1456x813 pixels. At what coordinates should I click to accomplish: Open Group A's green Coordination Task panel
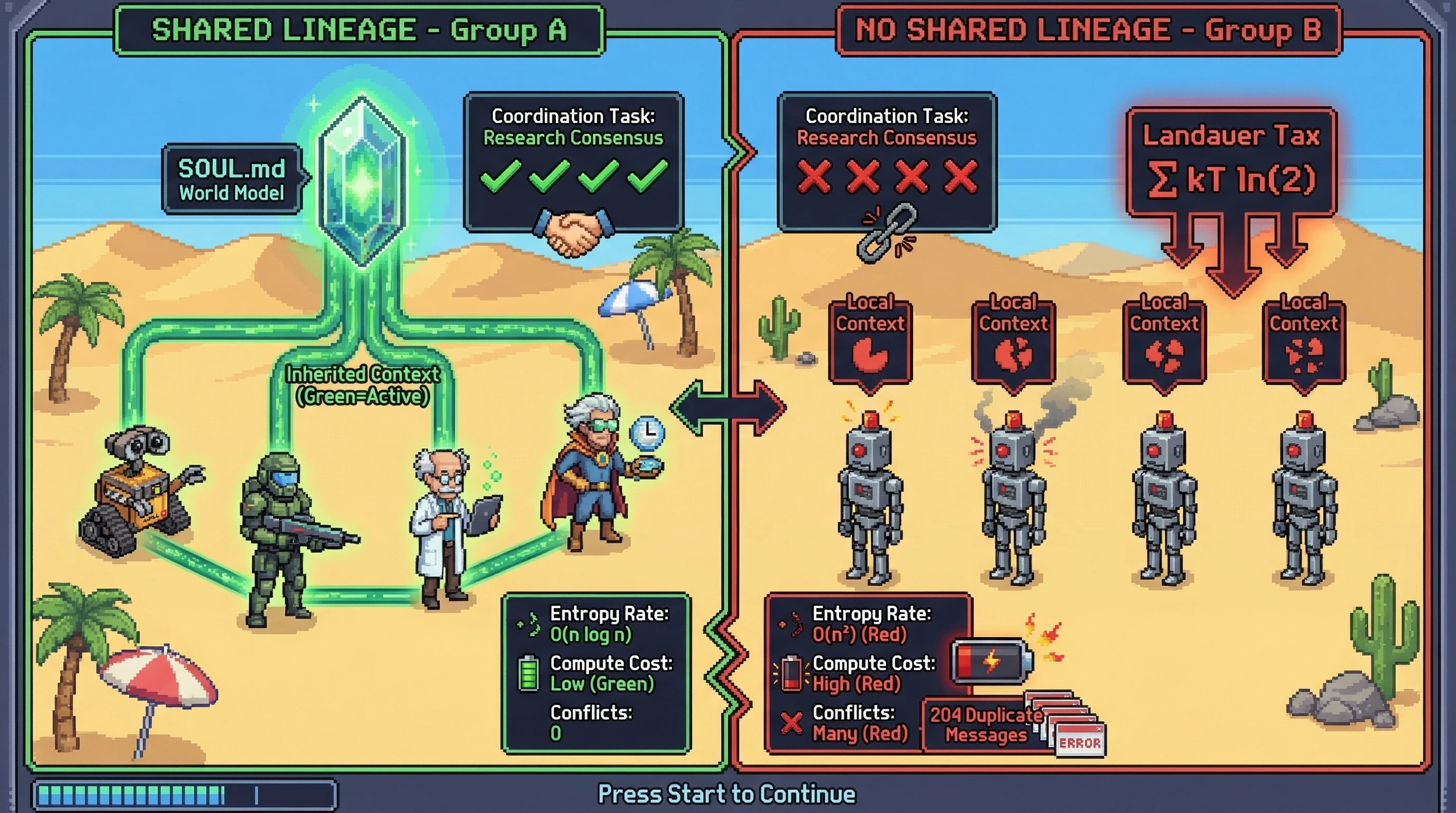point(572,161)
